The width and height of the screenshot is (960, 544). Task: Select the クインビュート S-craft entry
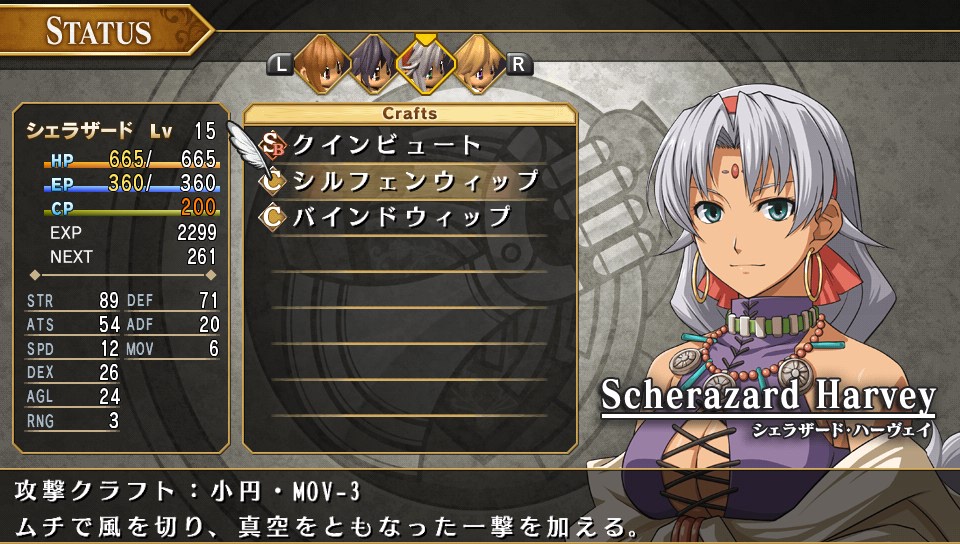(386, 145)
